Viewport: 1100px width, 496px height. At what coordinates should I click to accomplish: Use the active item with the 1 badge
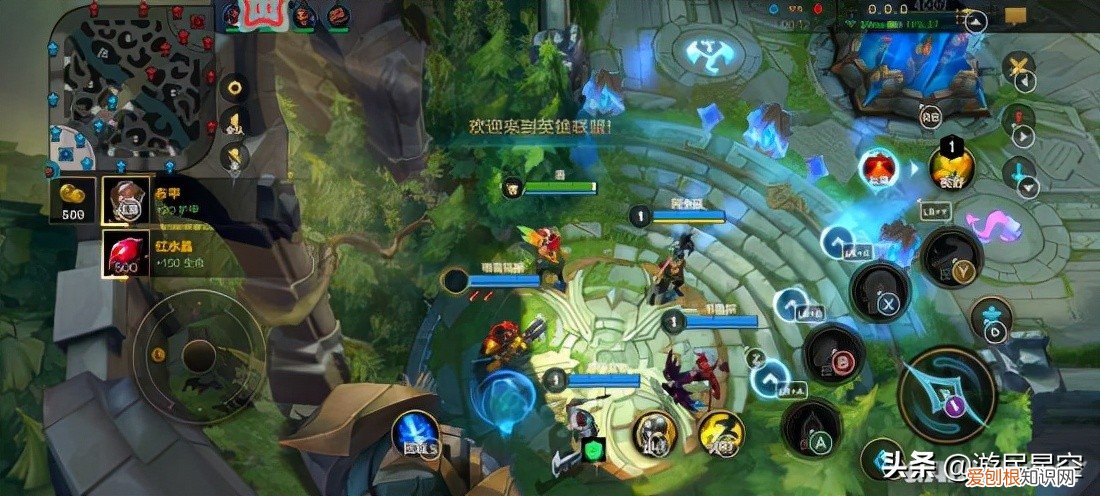pyautogui.click(x=952, y=167)
